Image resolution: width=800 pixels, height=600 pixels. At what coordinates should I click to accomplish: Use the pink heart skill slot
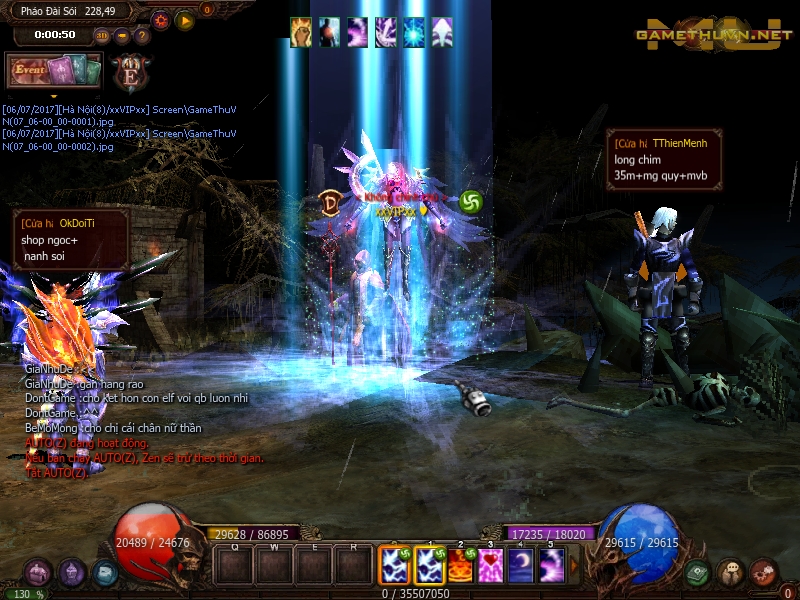coord(491,566)
